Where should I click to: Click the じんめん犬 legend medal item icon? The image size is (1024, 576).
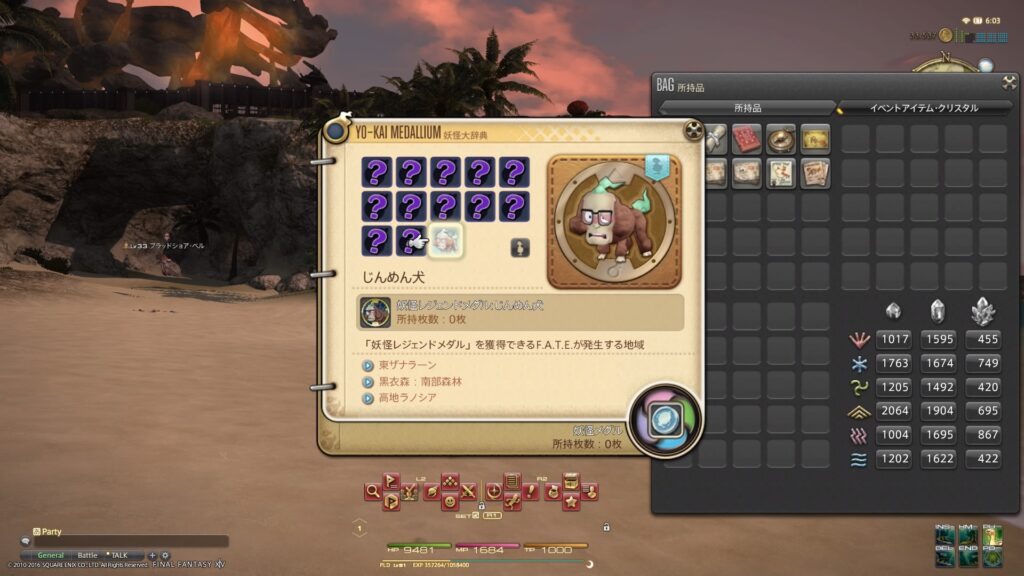[375, 312]
